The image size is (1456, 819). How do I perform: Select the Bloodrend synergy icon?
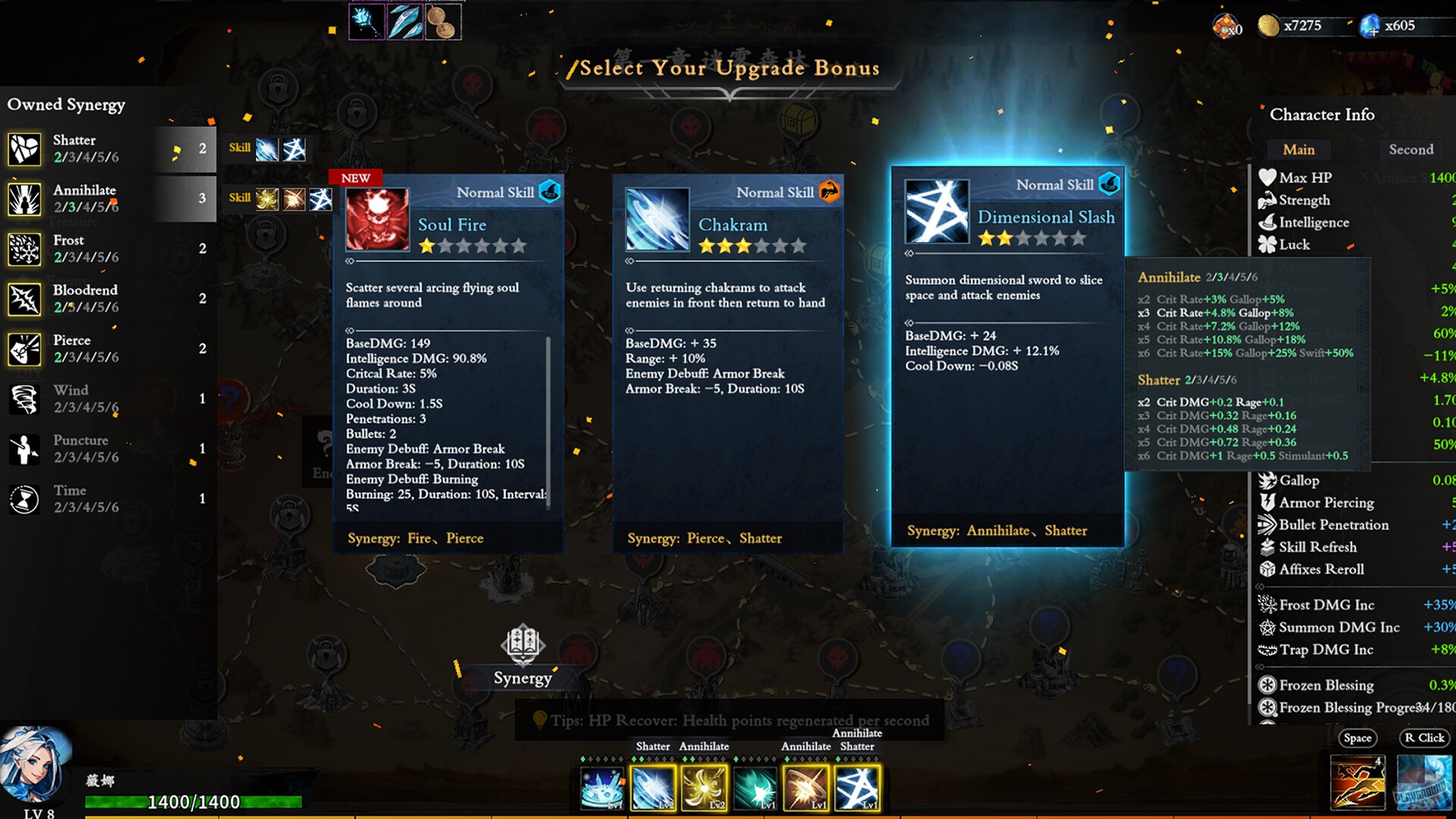24,300
